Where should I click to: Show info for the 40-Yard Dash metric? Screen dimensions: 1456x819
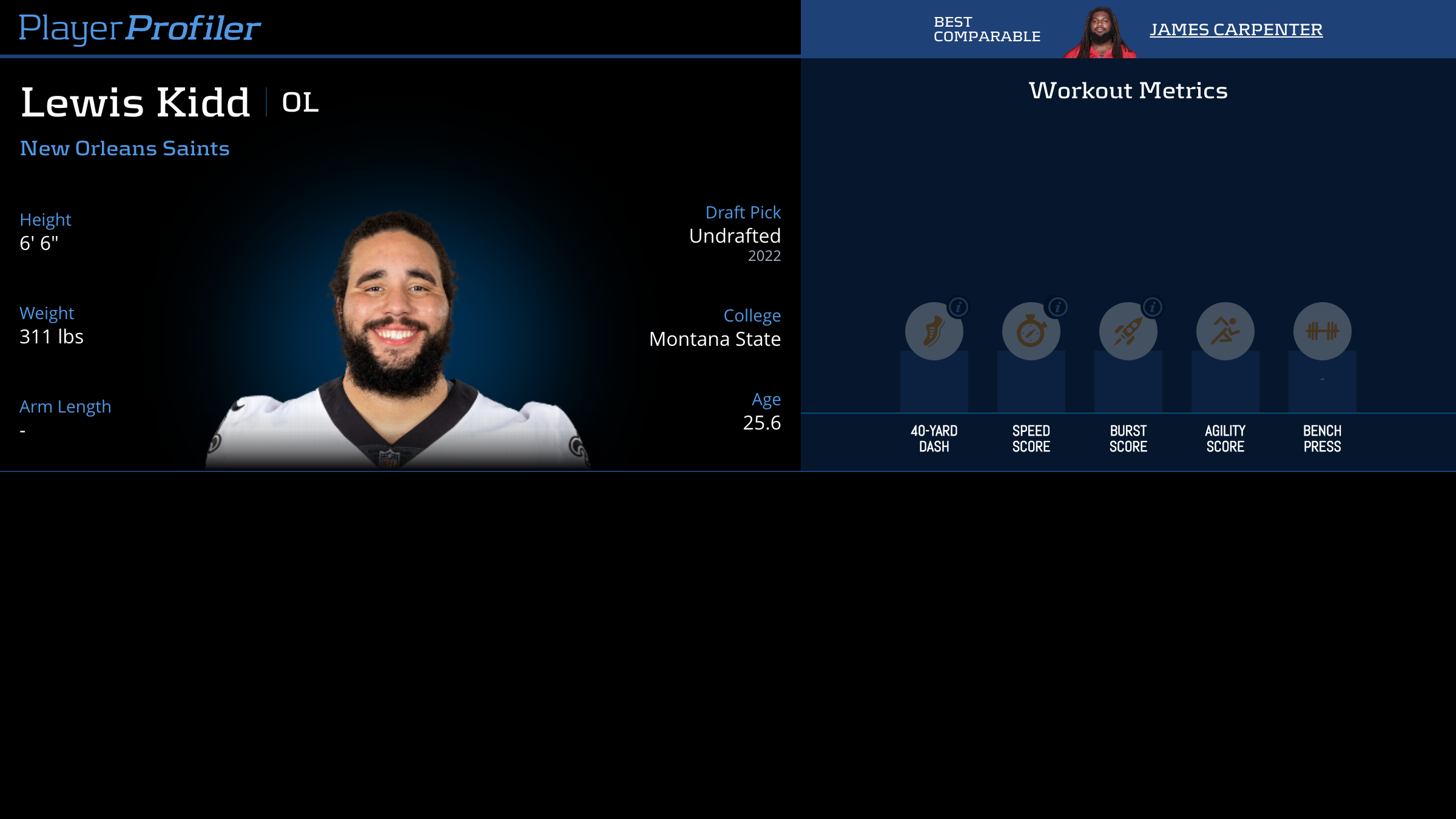(x=959, y=308)
